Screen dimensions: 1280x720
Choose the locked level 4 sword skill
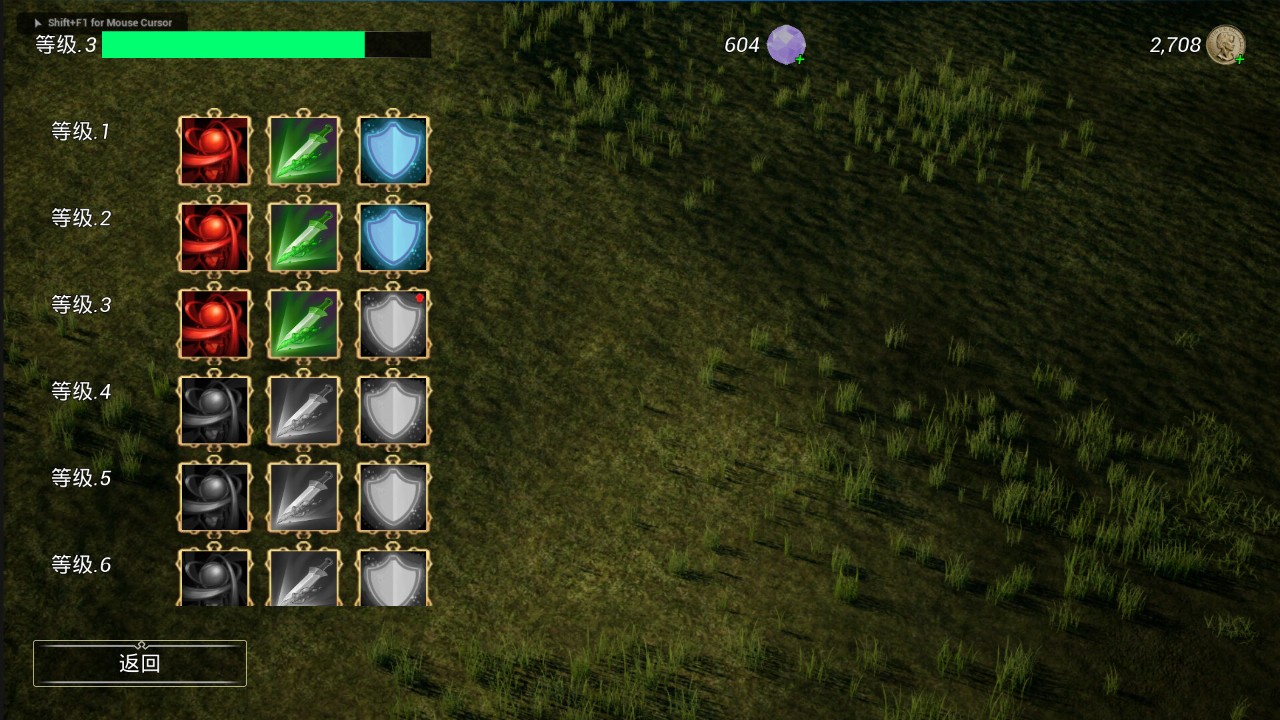pos(304,411)
